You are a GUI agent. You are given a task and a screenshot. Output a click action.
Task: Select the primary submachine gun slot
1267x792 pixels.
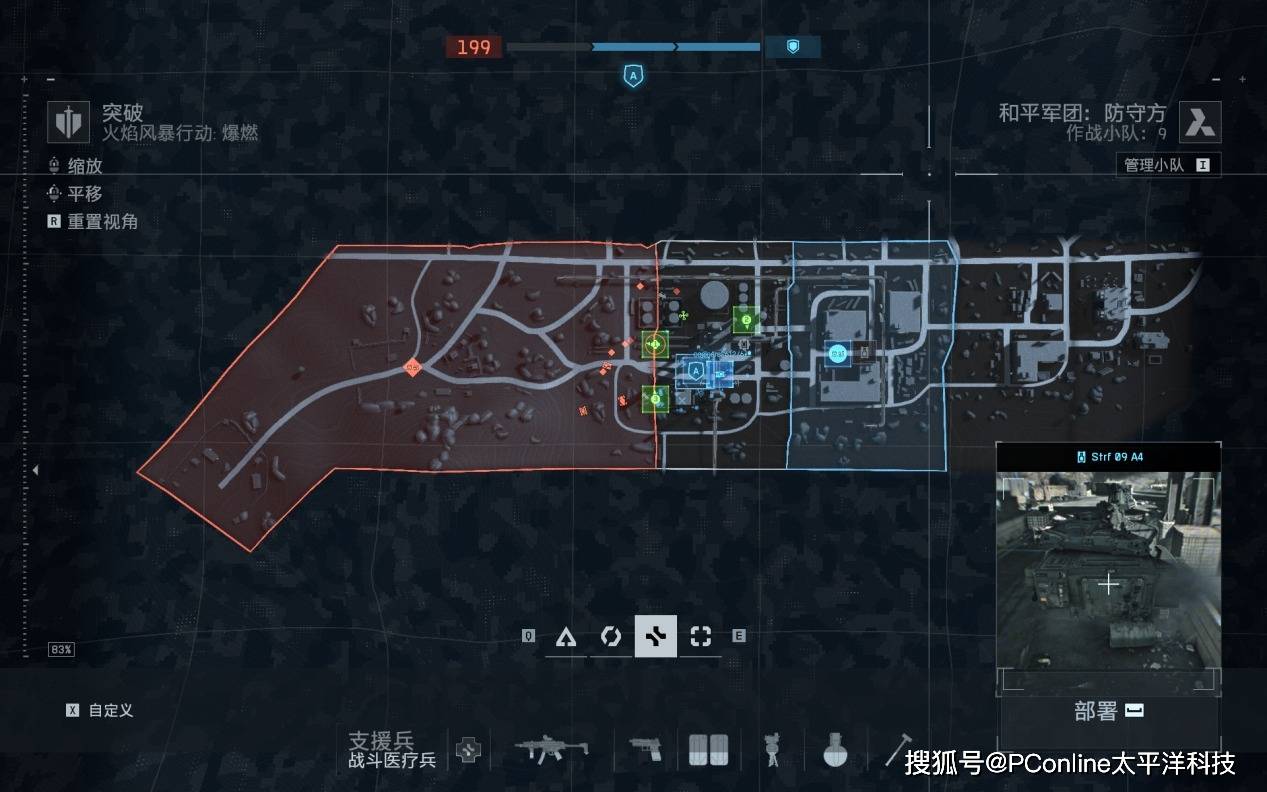coord(554,748)
